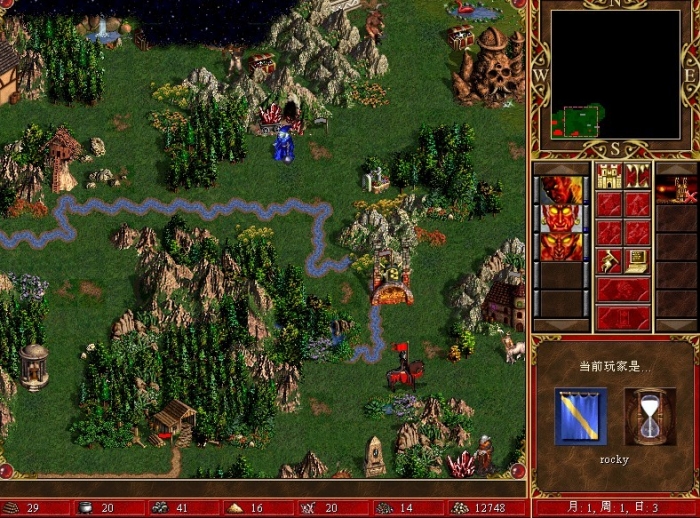The image size is (700, 518).
Task: Click the town list's up arrow
Action: (x=677, y=168)
